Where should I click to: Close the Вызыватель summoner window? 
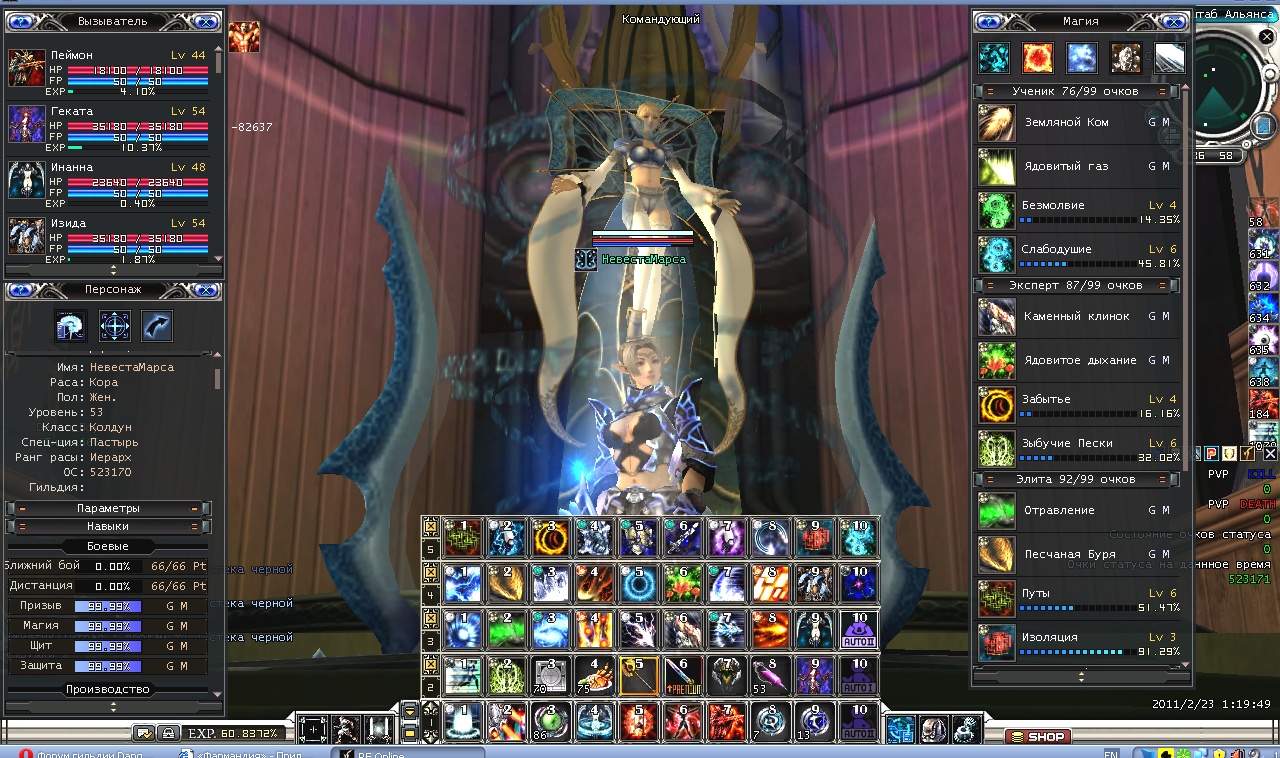pyautogui.click(x=205, y=22)
